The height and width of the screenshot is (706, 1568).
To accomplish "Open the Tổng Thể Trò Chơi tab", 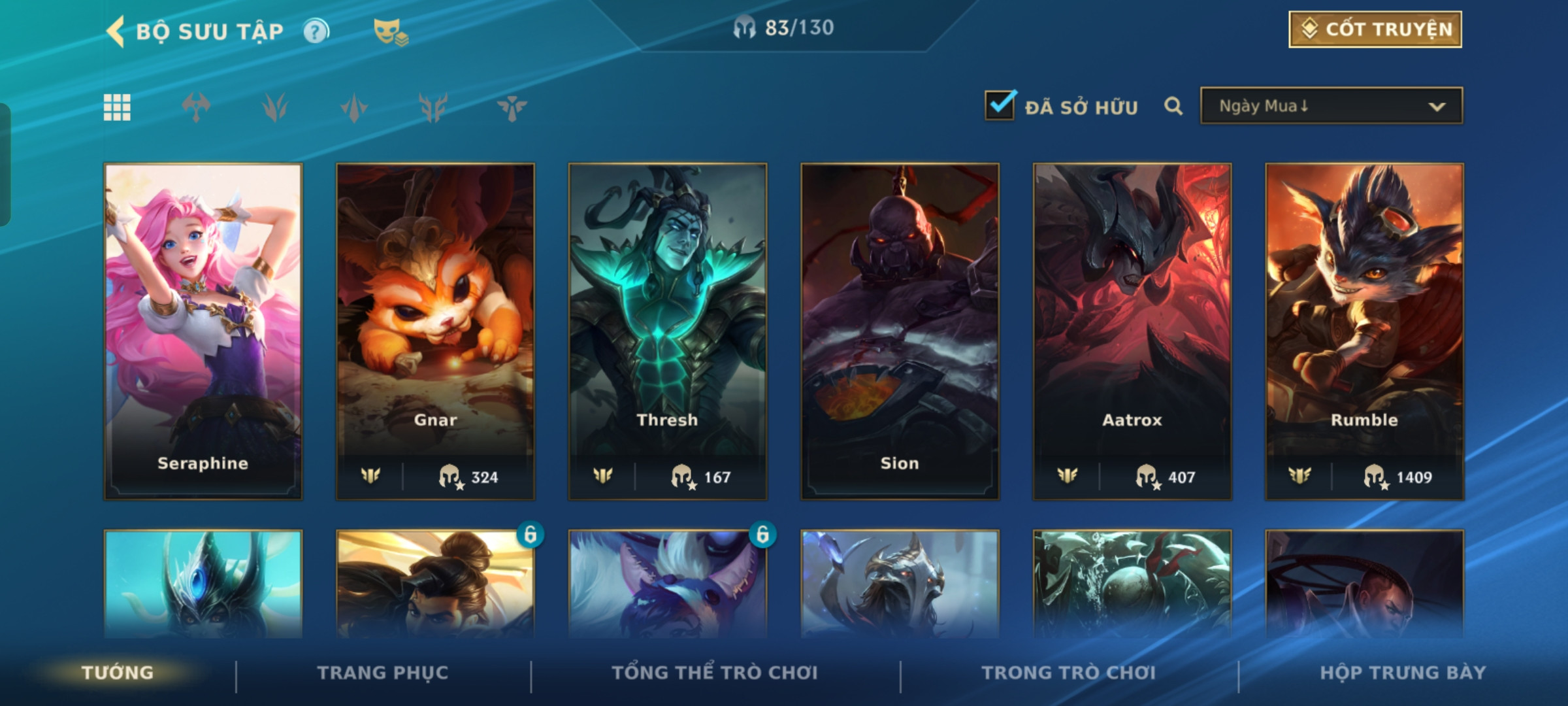I will 715,673.
